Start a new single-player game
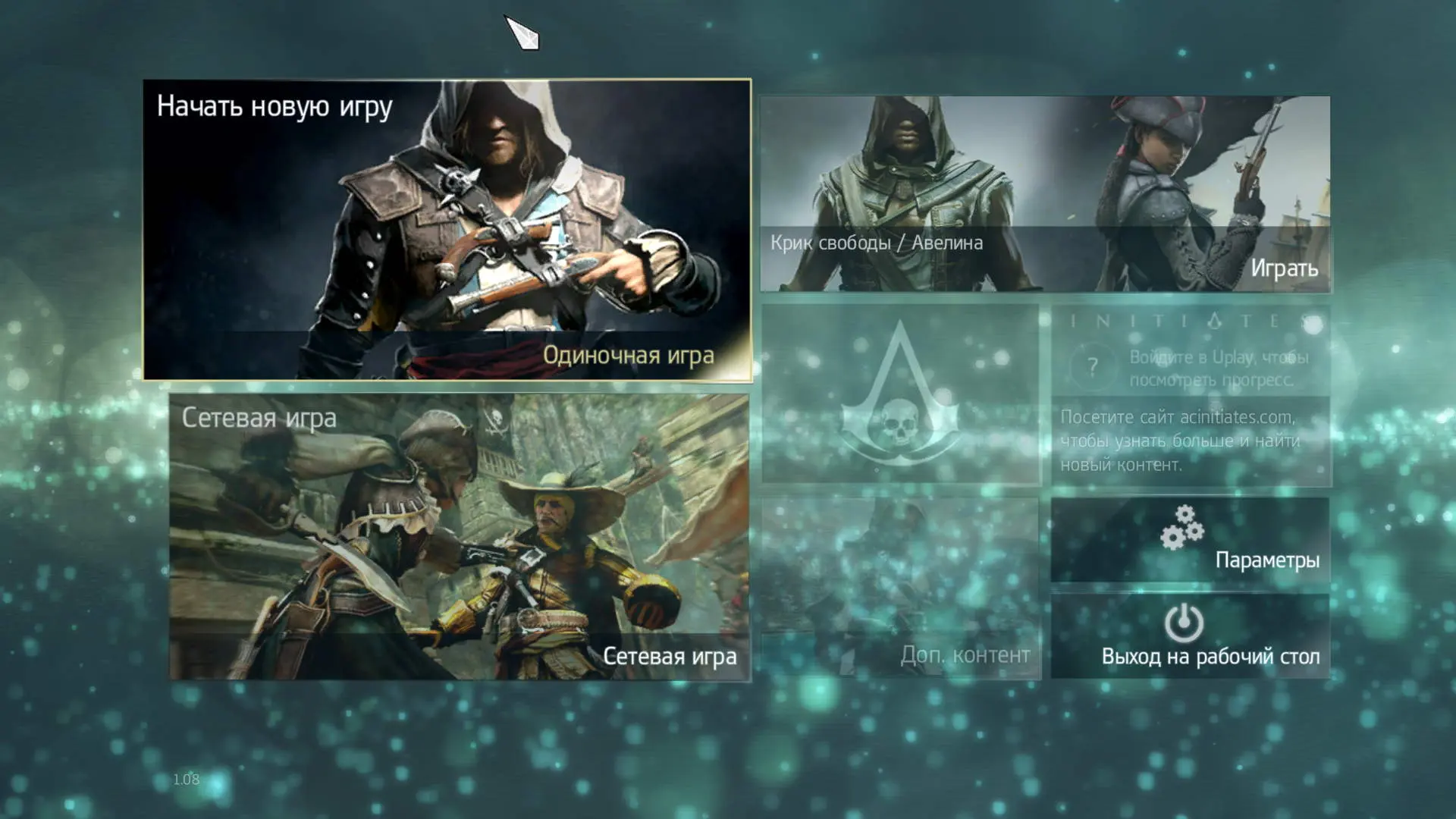This screenshot has width=1456, height=819. 447,229
